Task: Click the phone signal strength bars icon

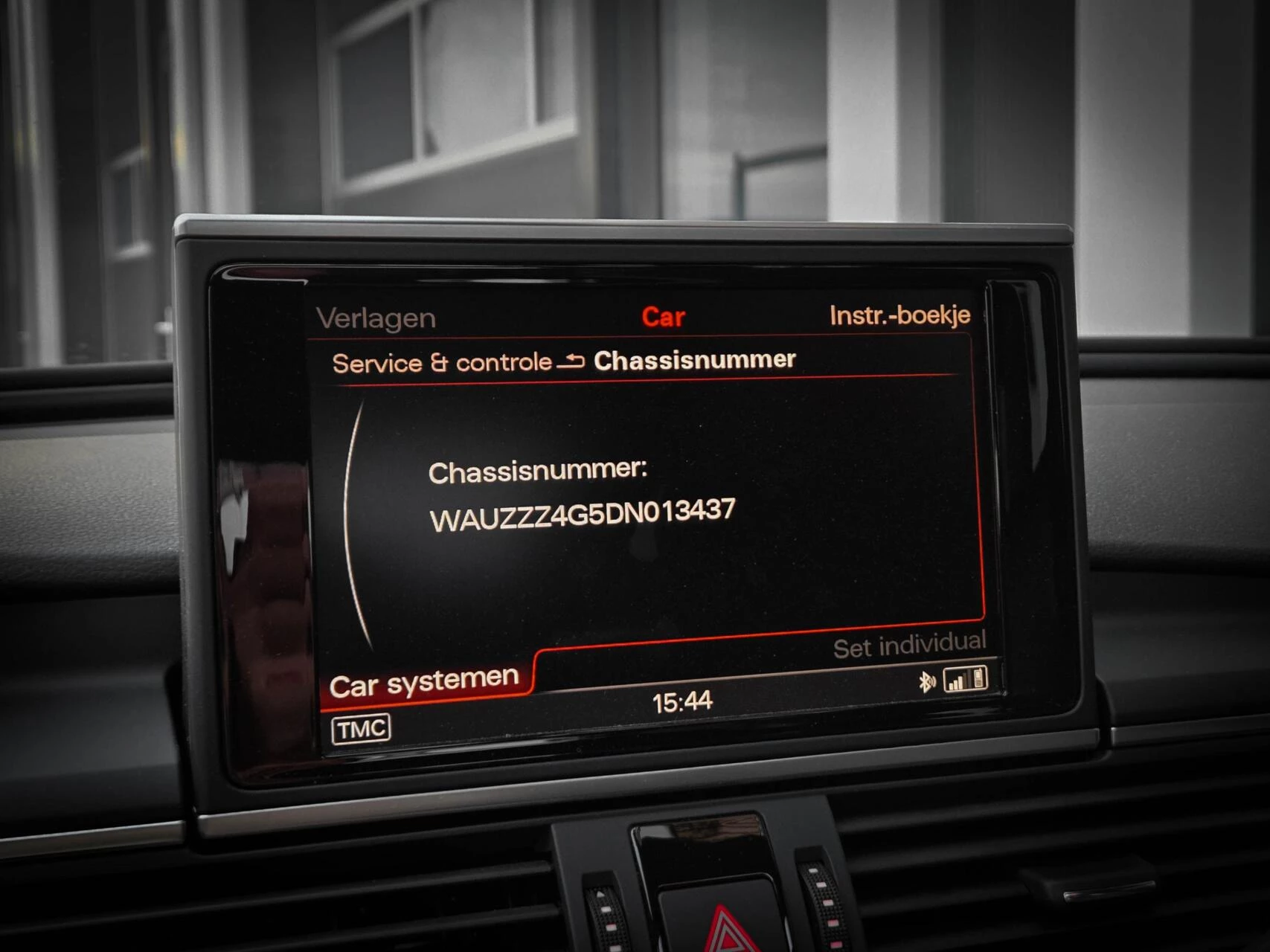Action: 955,683
